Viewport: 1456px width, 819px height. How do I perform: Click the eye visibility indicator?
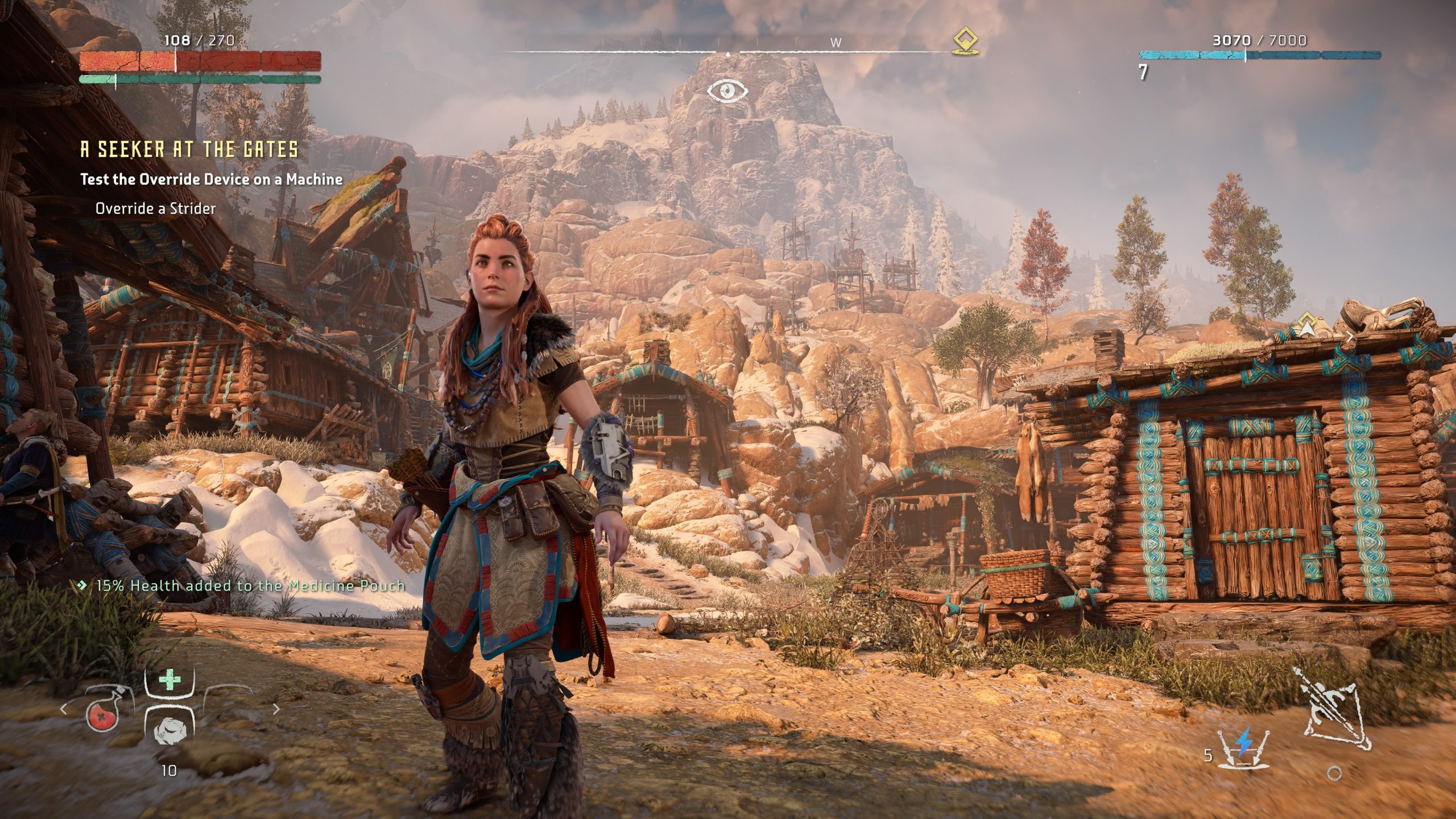click(727, 90)
